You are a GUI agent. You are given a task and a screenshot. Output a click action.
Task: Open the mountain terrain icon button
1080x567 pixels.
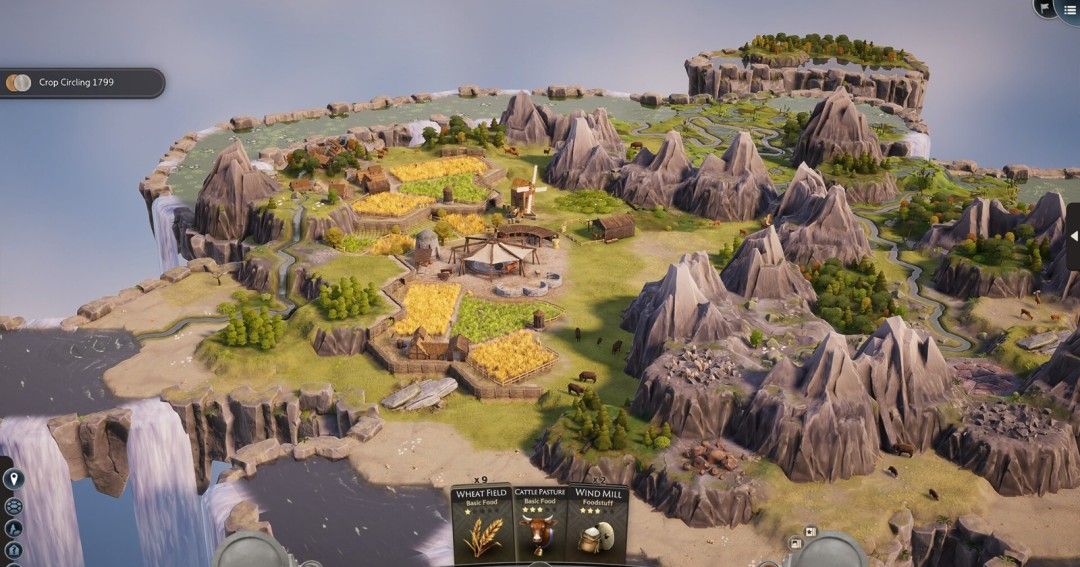[13, 529]
